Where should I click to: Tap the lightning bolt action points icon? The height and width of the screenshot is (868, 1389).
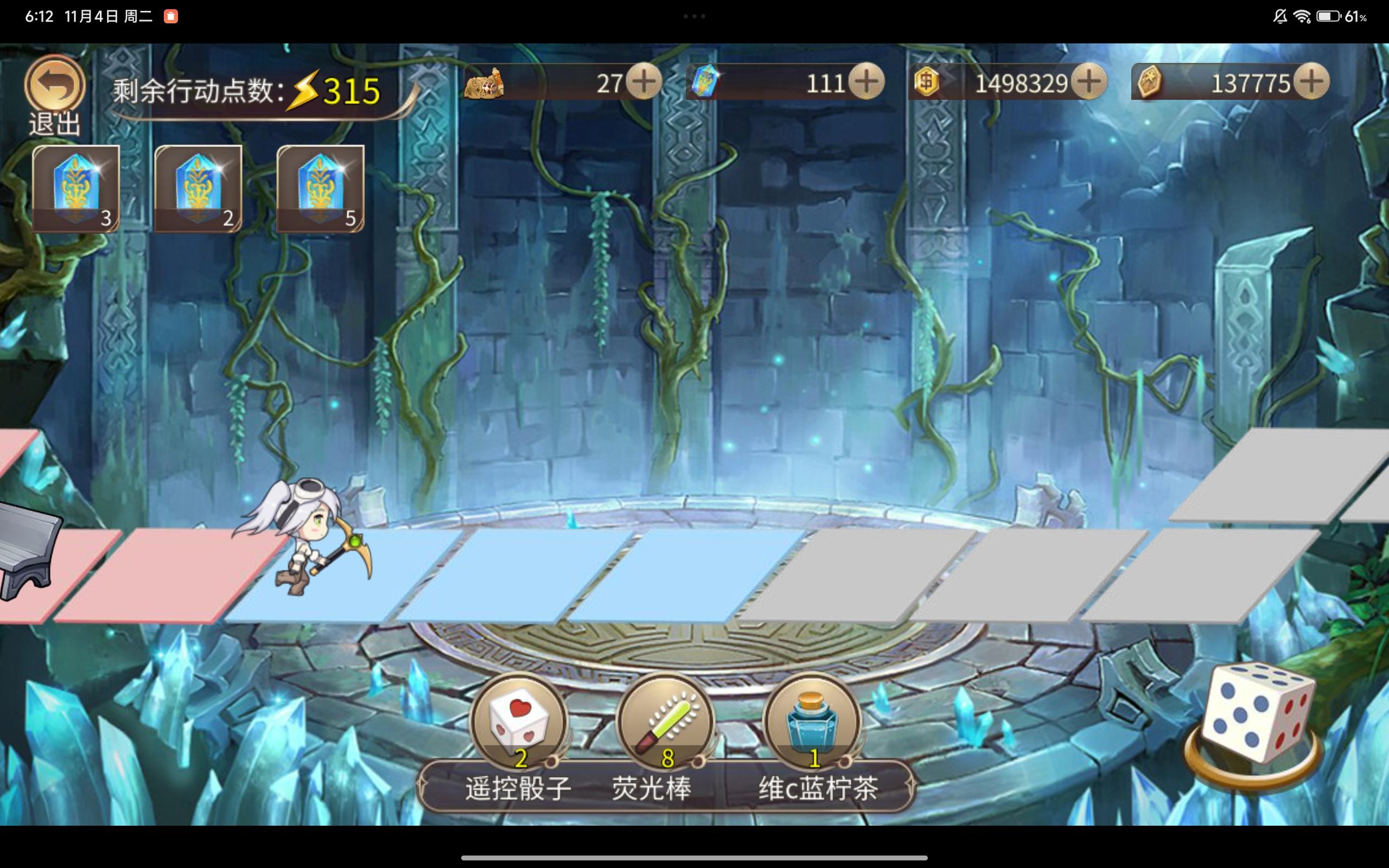(x=302, y=91)
